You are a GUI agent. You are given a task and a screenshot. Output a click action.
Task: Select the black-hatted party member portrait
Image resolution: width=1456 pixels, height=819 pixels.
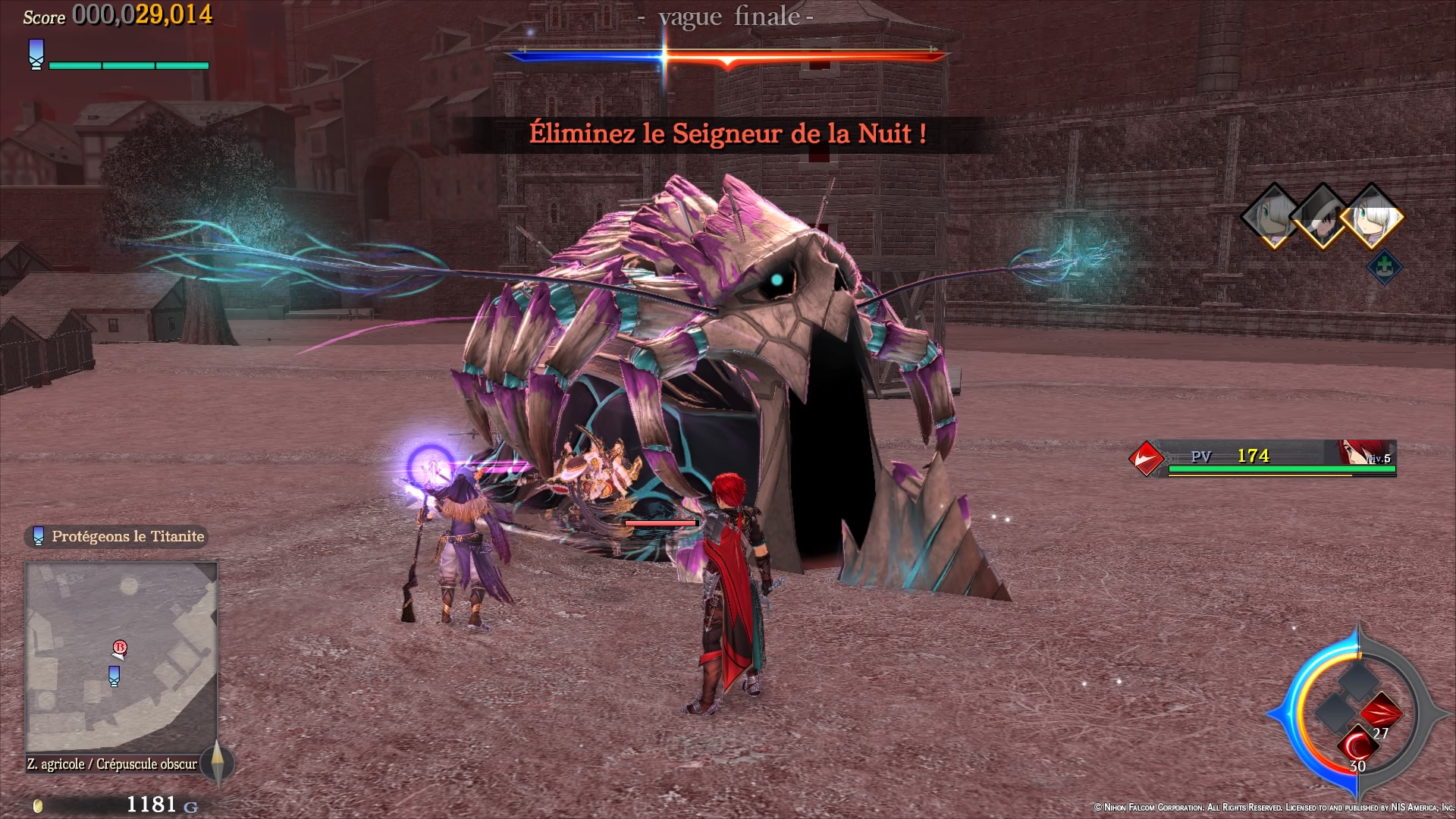click(x=1323, y=217)
